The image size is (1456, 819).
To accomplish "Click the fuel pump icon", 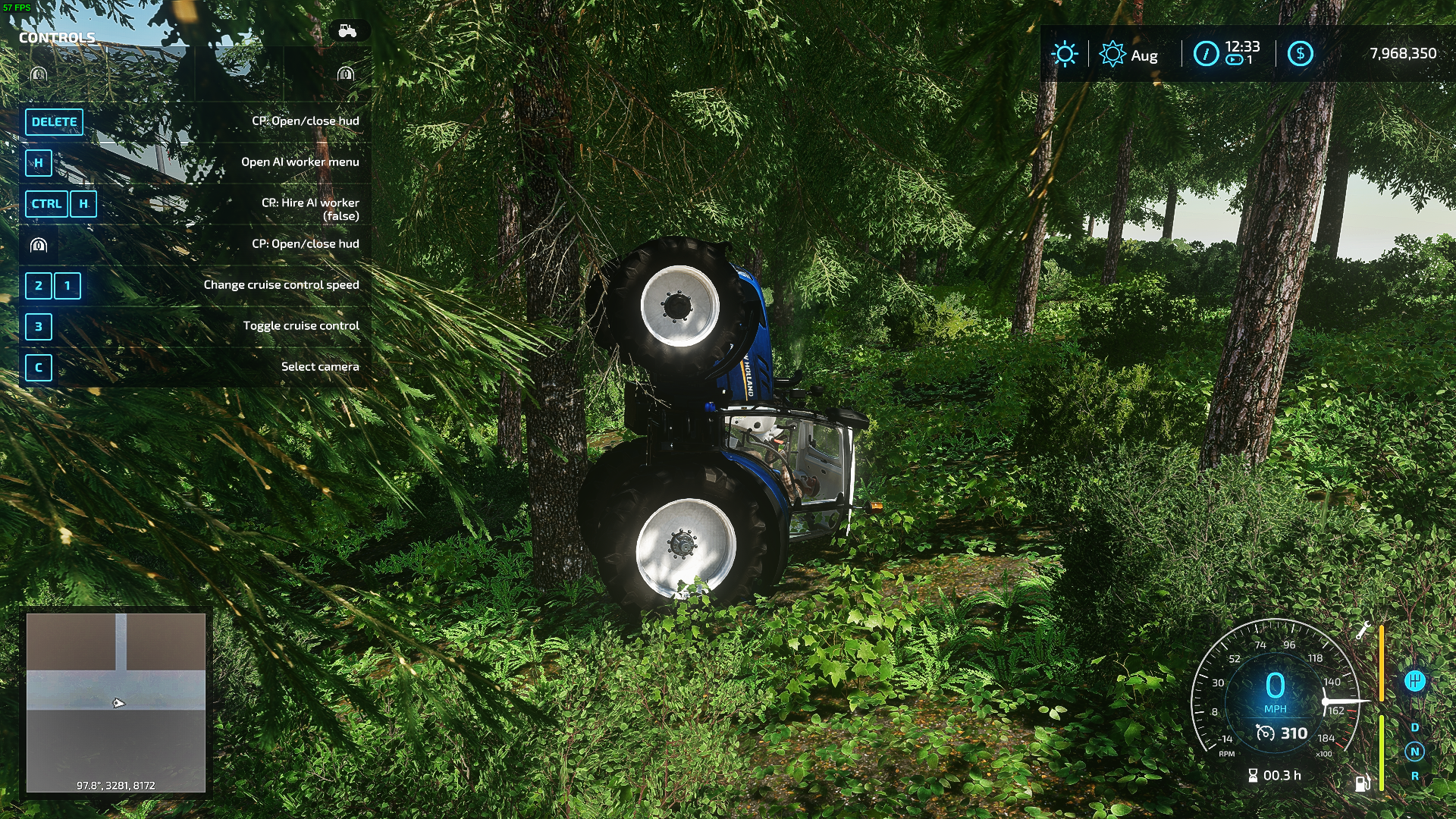I will (1363, 782).
